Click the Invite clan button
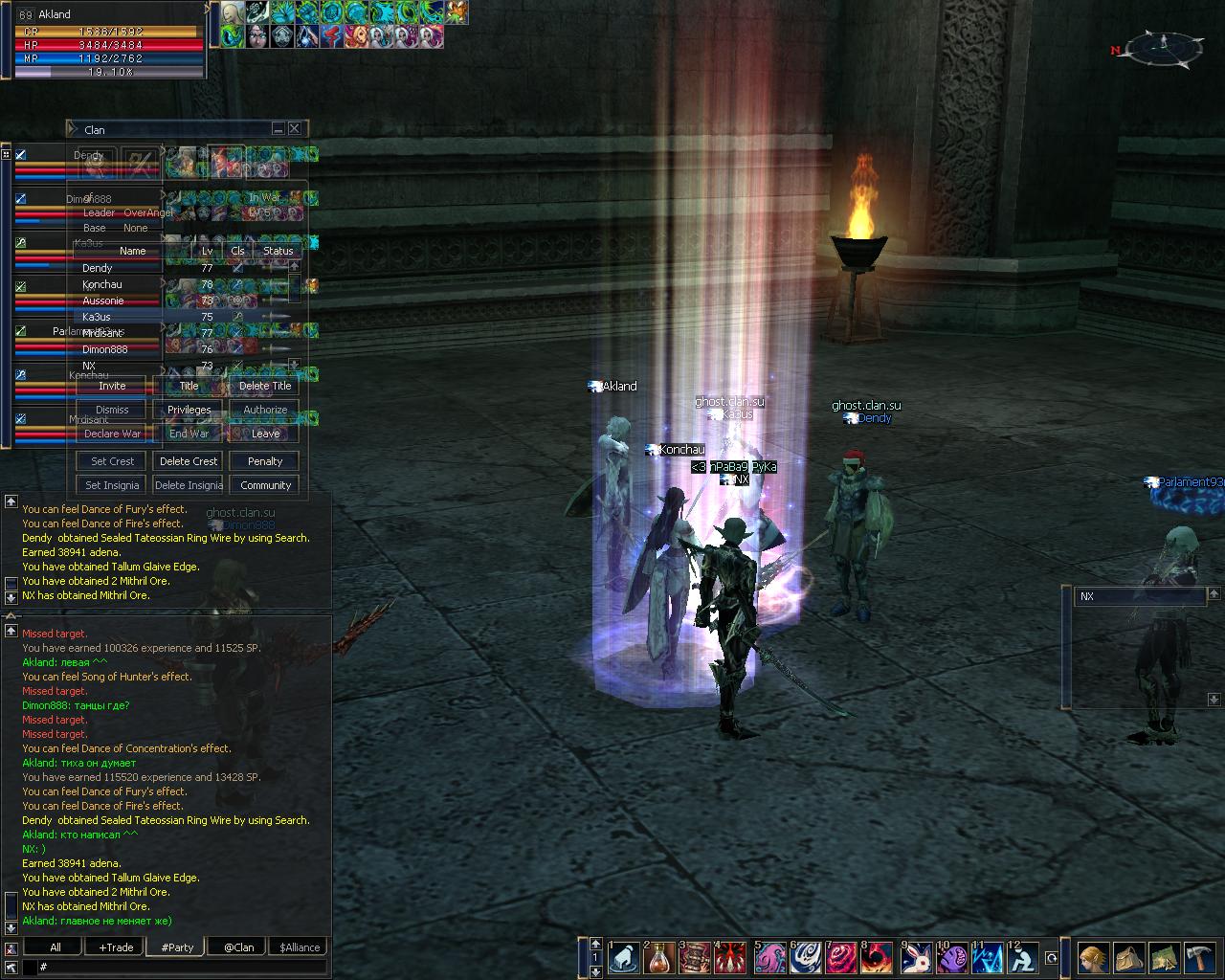This screenshot has height=980, width=1225. click(112, 386)
